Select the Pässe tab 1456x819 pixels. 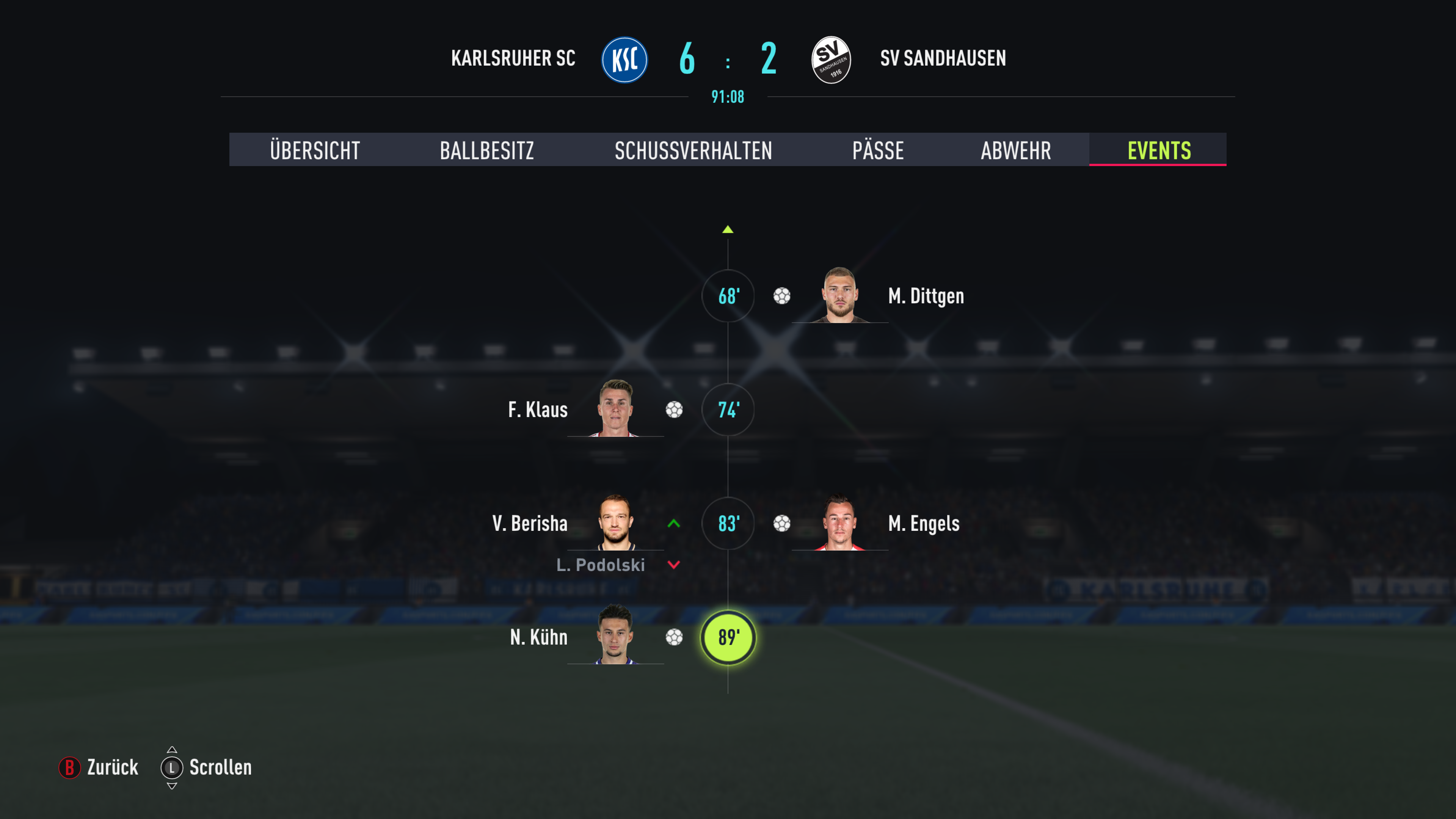(x=878, y=150)
